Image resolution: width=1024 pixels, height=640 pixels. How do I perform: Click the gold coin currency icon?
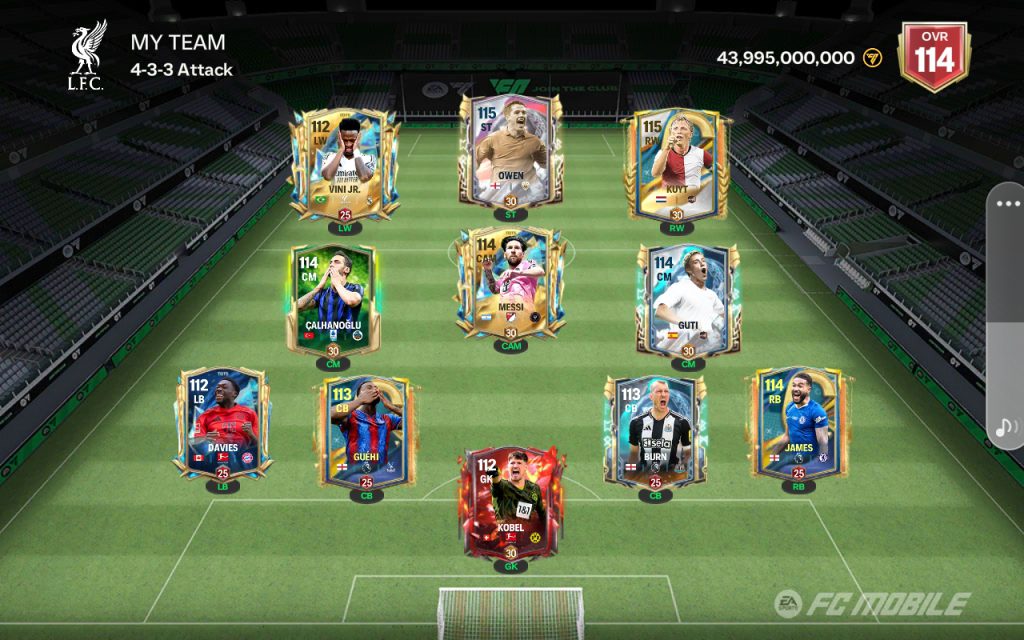(872, 58)
